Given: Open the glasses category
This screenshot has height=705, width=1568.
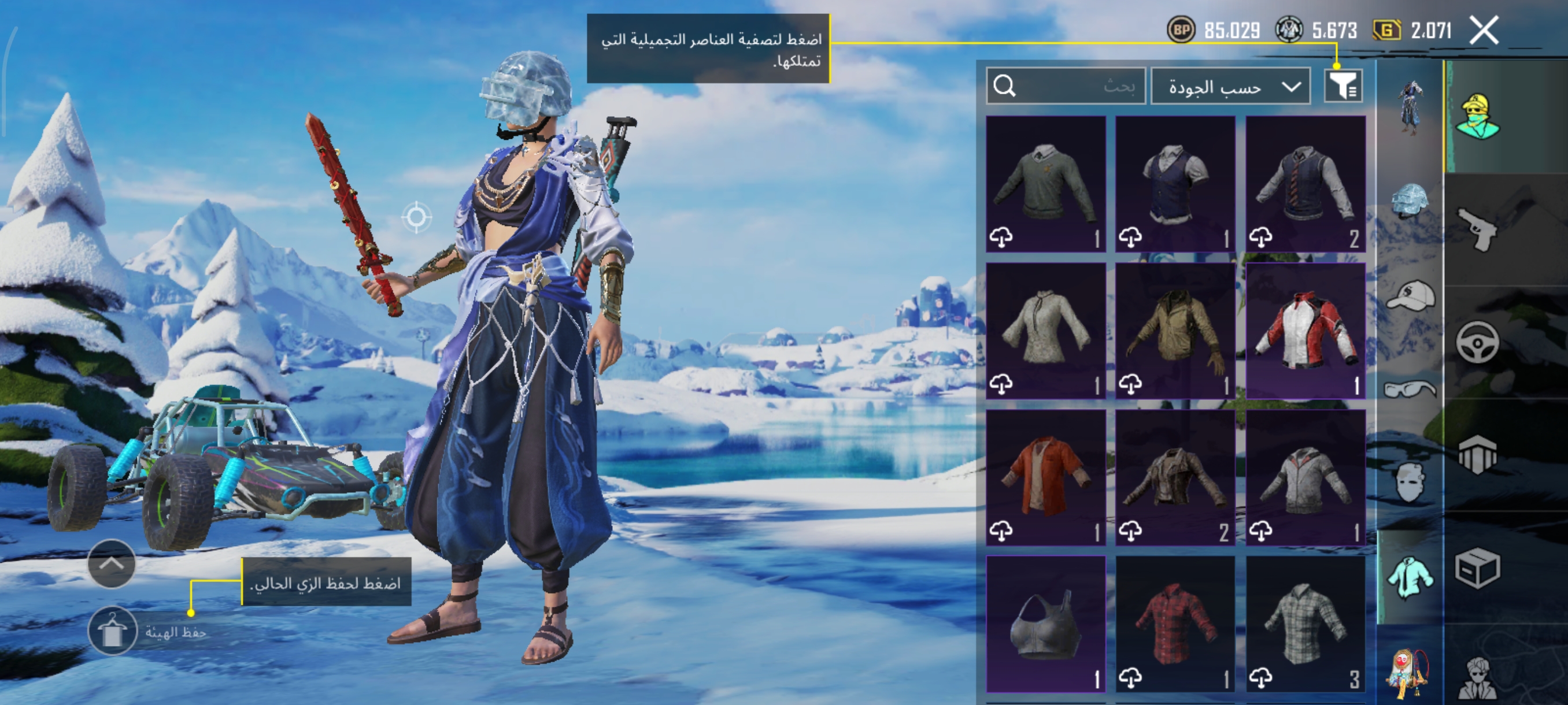Looking at the screenshot, I should (1410, 388).
